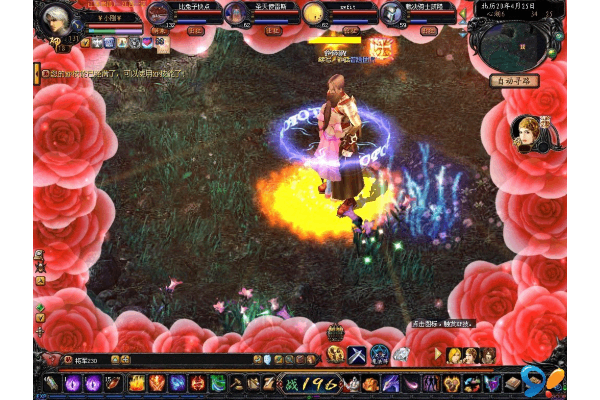Expand the yellow arrow tab beside the chat

pos(37,73)
